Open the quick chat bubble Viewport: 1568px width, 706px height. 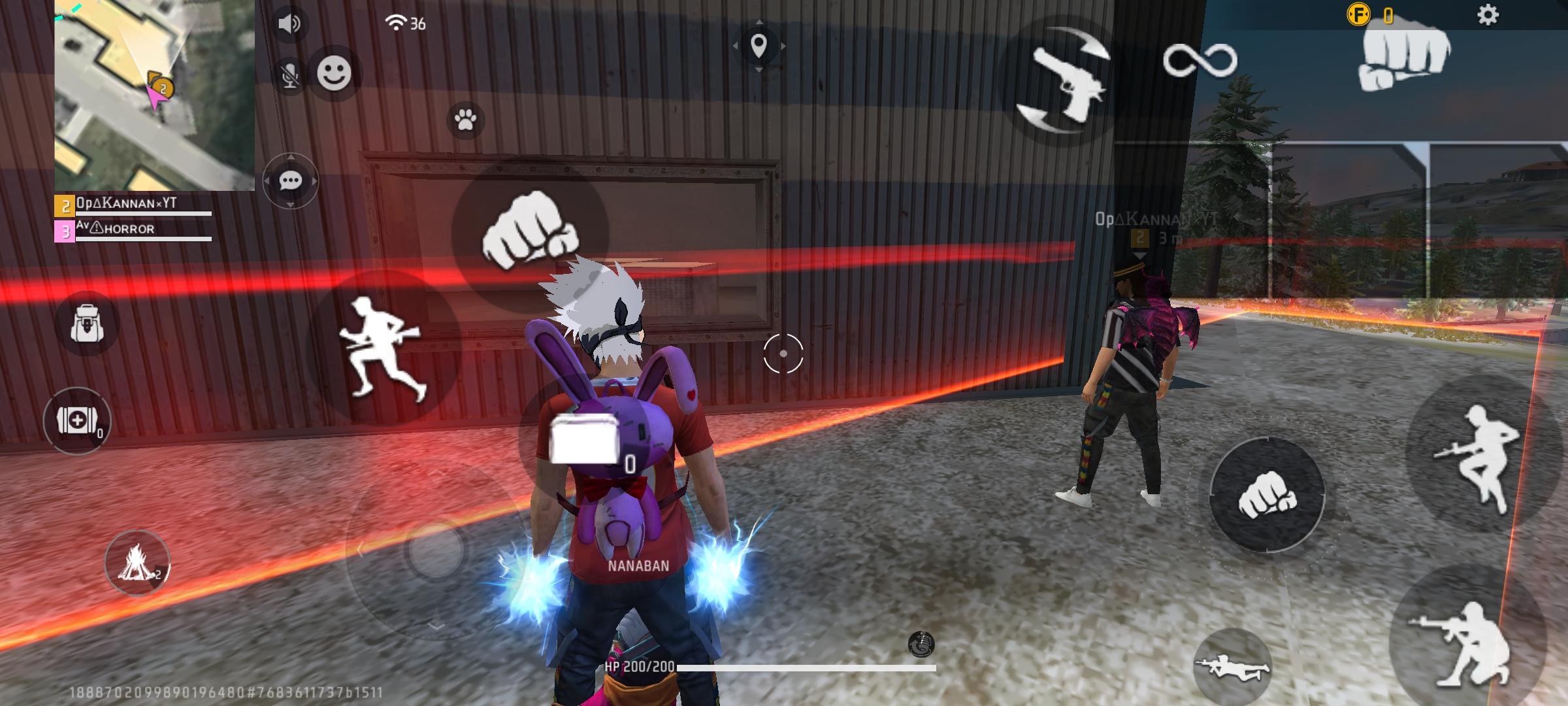click(x=290, y=181)
